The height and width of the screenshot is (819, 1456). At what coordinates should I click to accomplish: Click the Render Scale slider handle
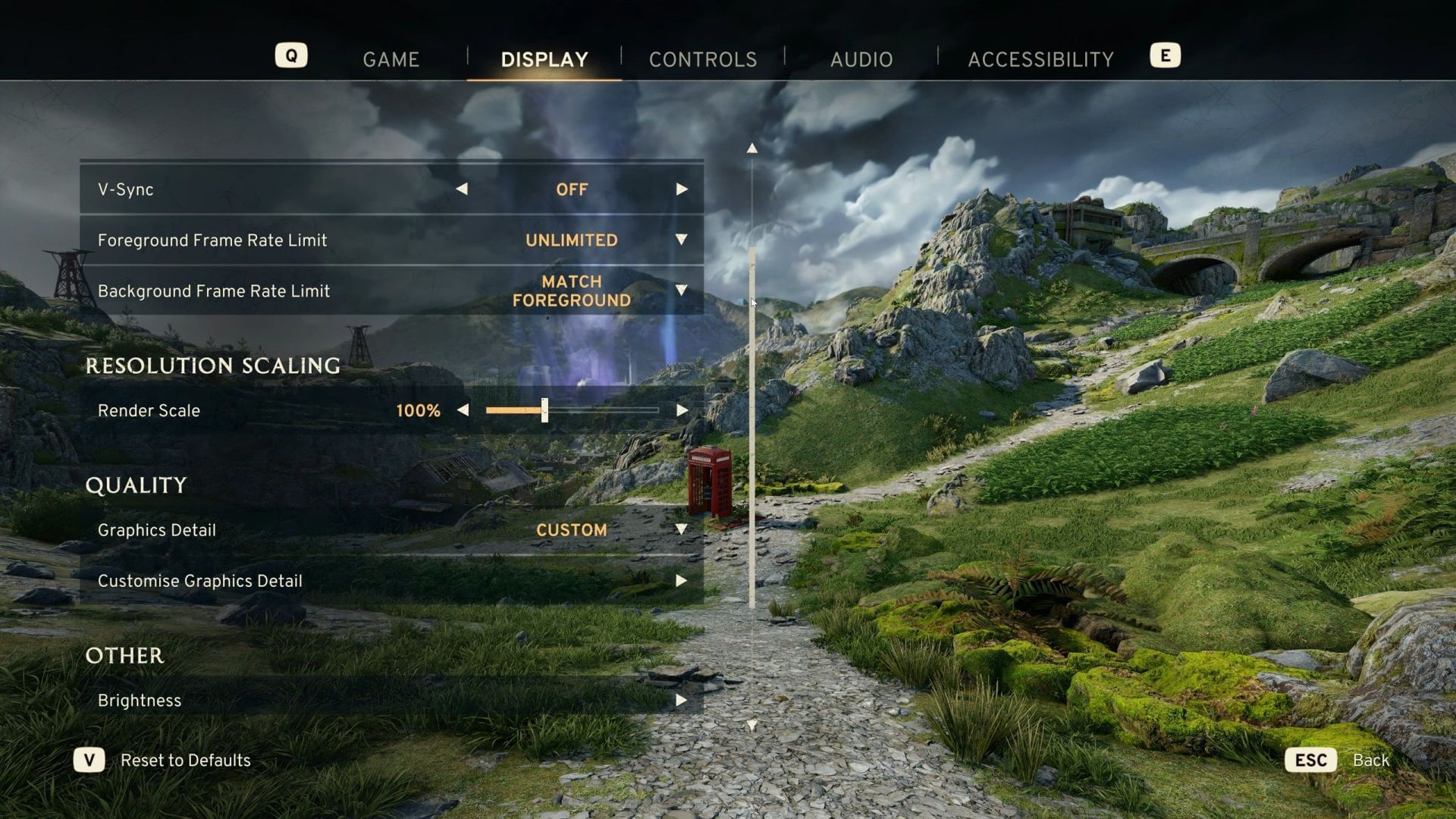pyautogui.click(x=544, y=410)
